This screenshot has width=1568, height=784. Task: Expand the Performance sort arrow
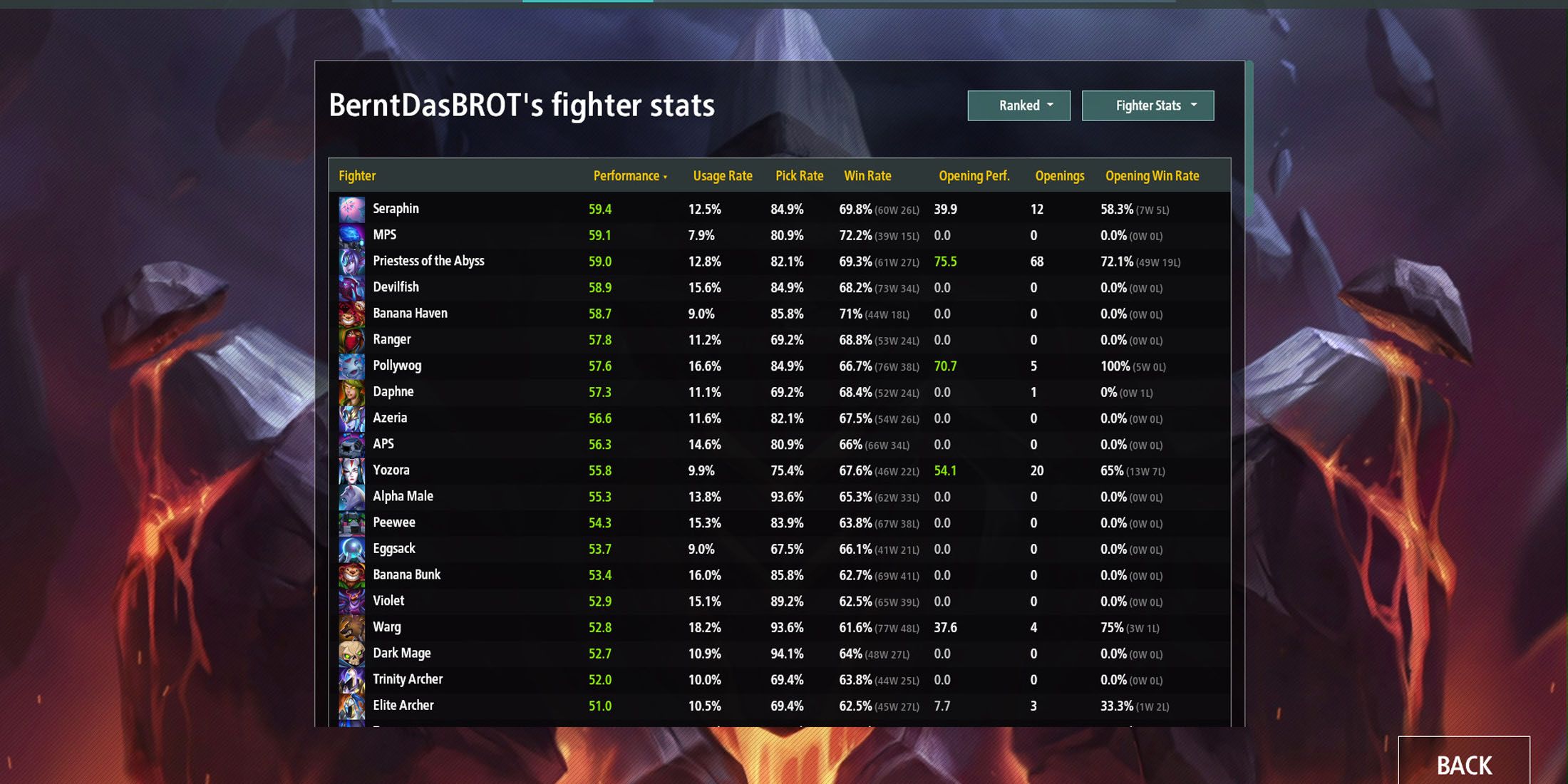tap(666, 177)
